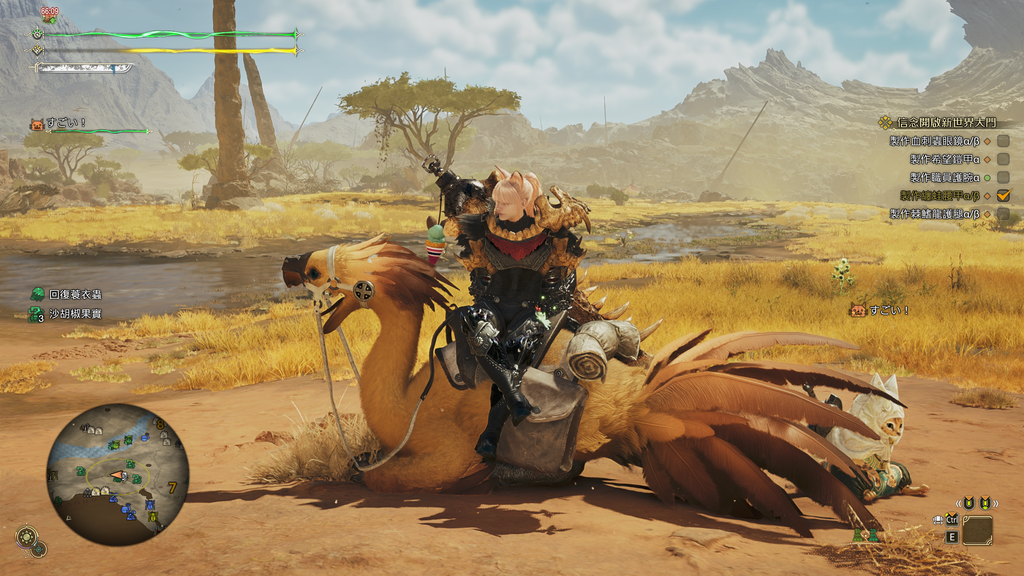1024x576 pixels.
Task: Click the empty item bar slot
Action: [x=977, y=530]
